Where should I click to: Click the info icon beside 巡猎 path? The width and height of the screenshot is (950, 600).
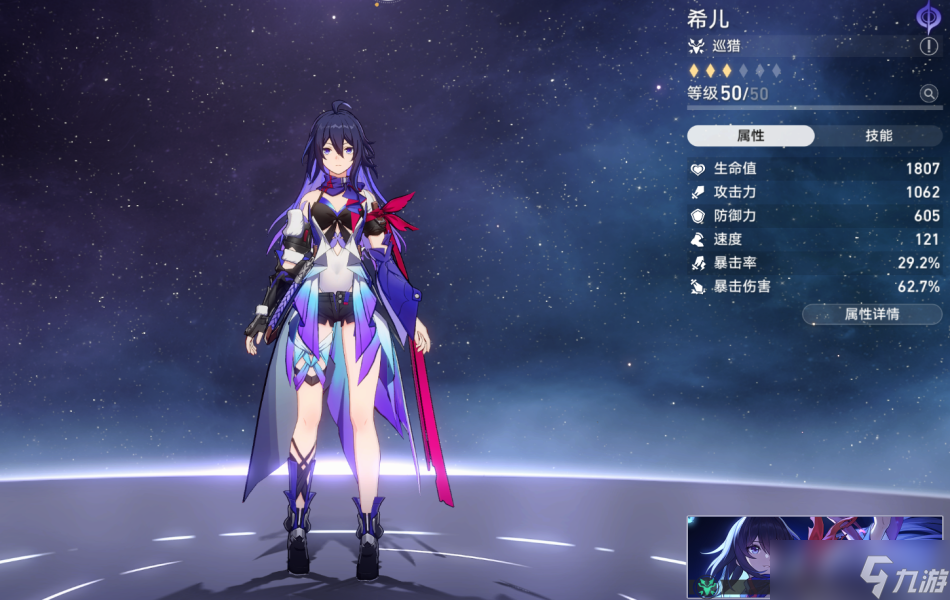[x=929, y=46]
